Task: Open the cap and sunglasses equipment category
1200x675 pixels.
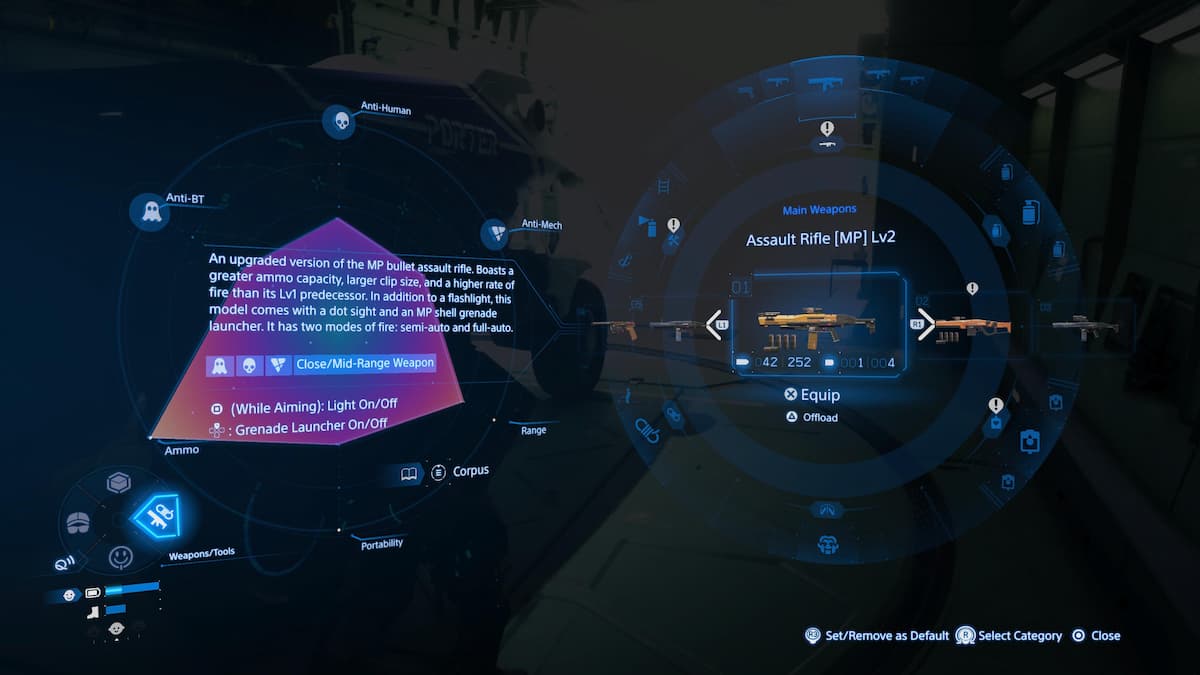Action: pyautogui.click(x=79, y=523)
